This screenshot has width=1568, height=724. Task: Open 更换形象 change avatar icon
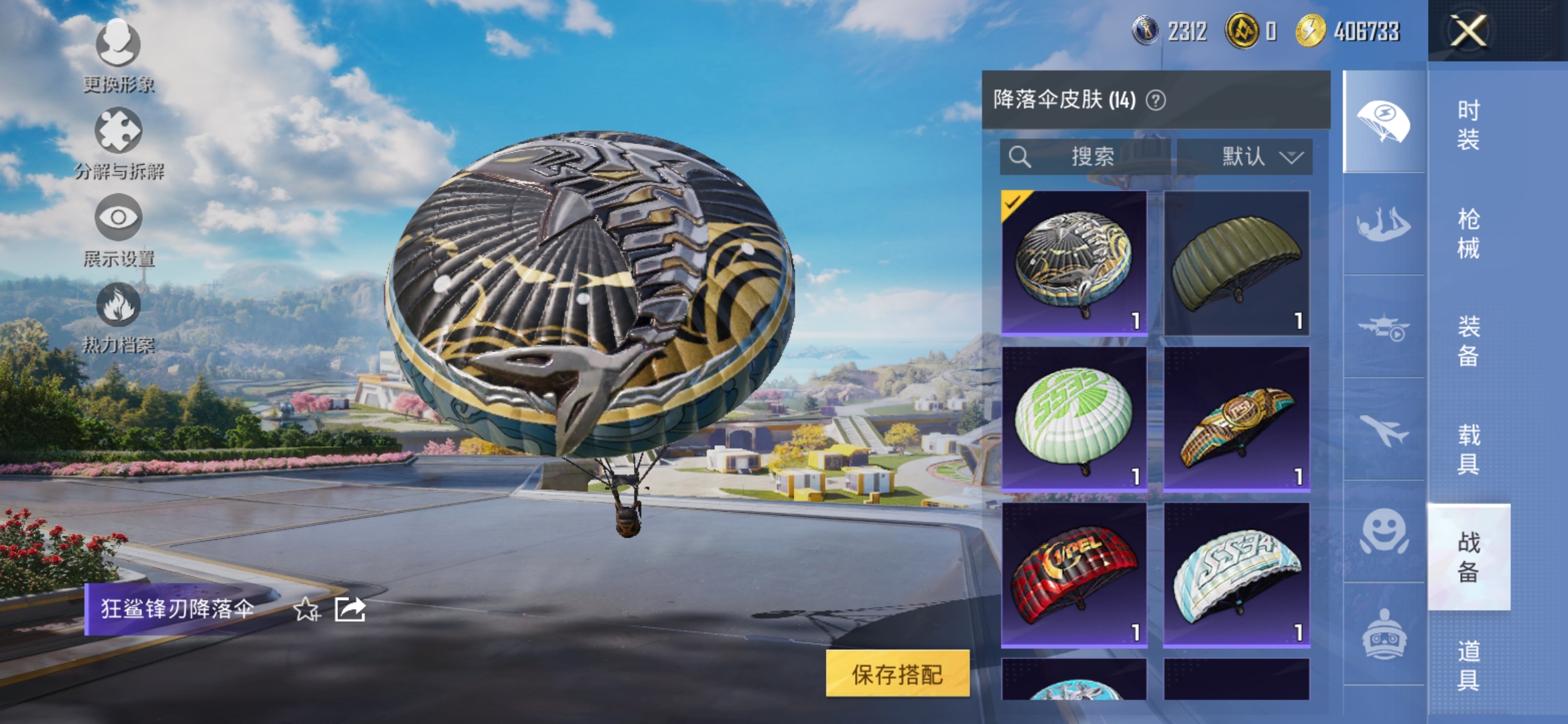[118, 44]
